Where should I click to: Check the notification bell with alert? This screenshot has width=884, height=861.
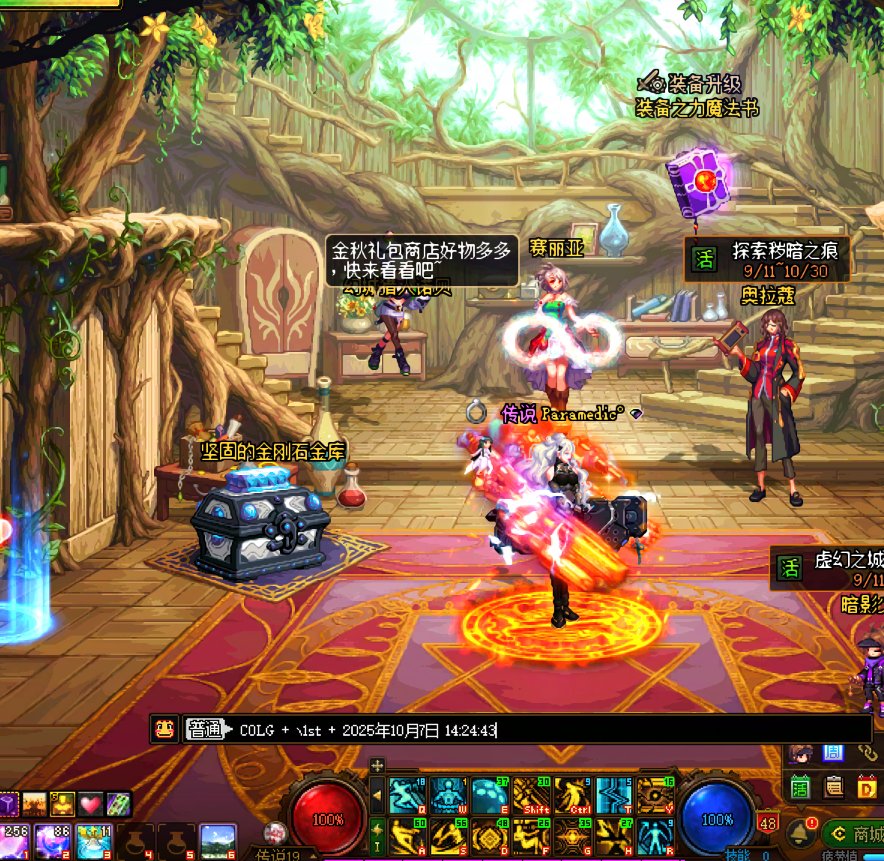[800, 832]
